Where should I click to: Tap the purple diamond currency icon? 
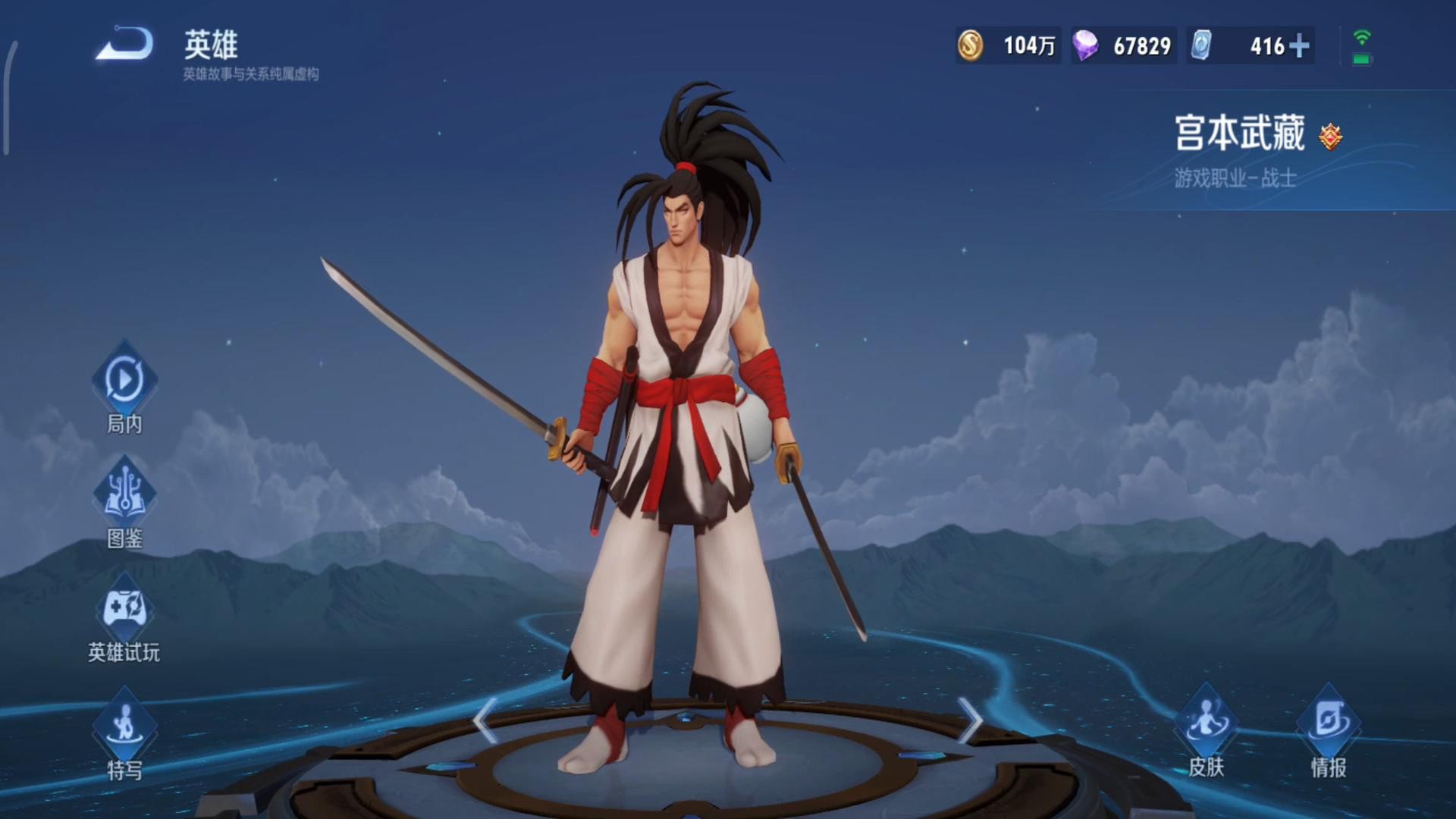1085,45
